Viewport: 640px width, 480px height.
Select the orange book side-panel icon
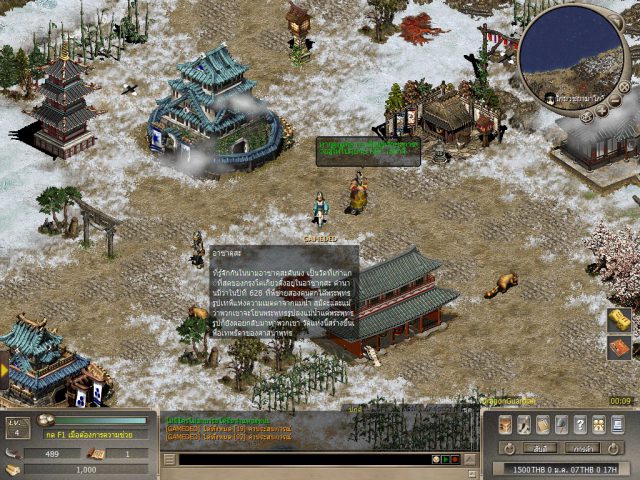pos(619,347)
